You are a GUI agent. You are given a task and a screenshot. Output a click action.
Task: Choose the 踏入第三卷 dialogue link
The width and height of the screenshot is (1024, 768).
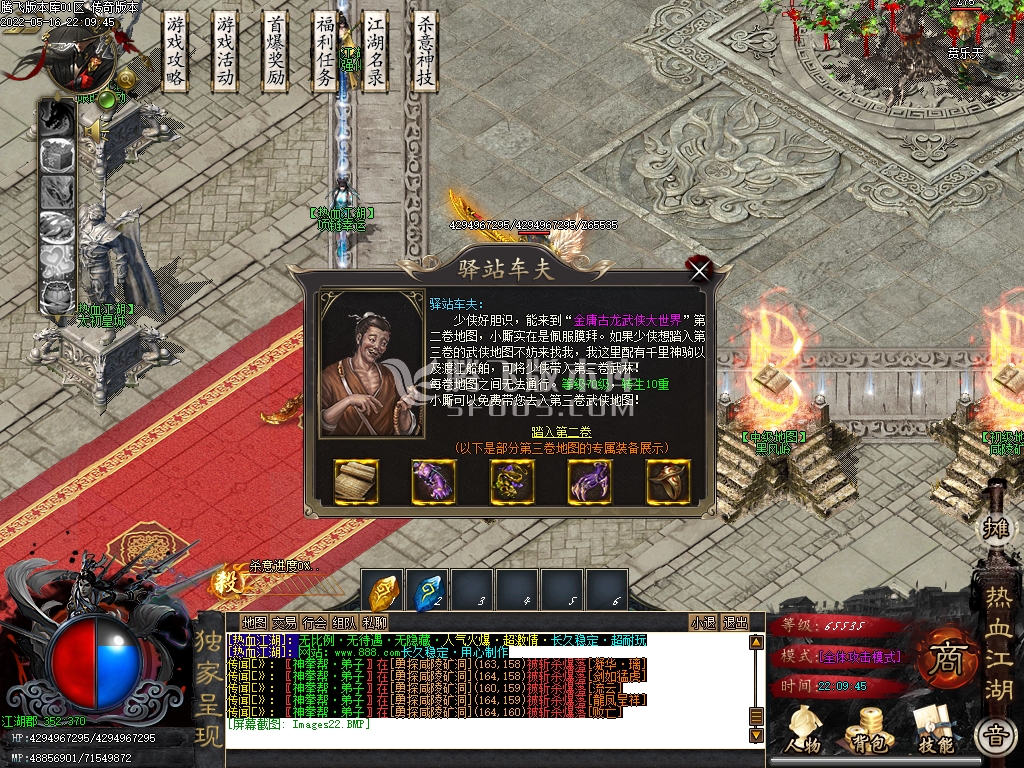560,432
